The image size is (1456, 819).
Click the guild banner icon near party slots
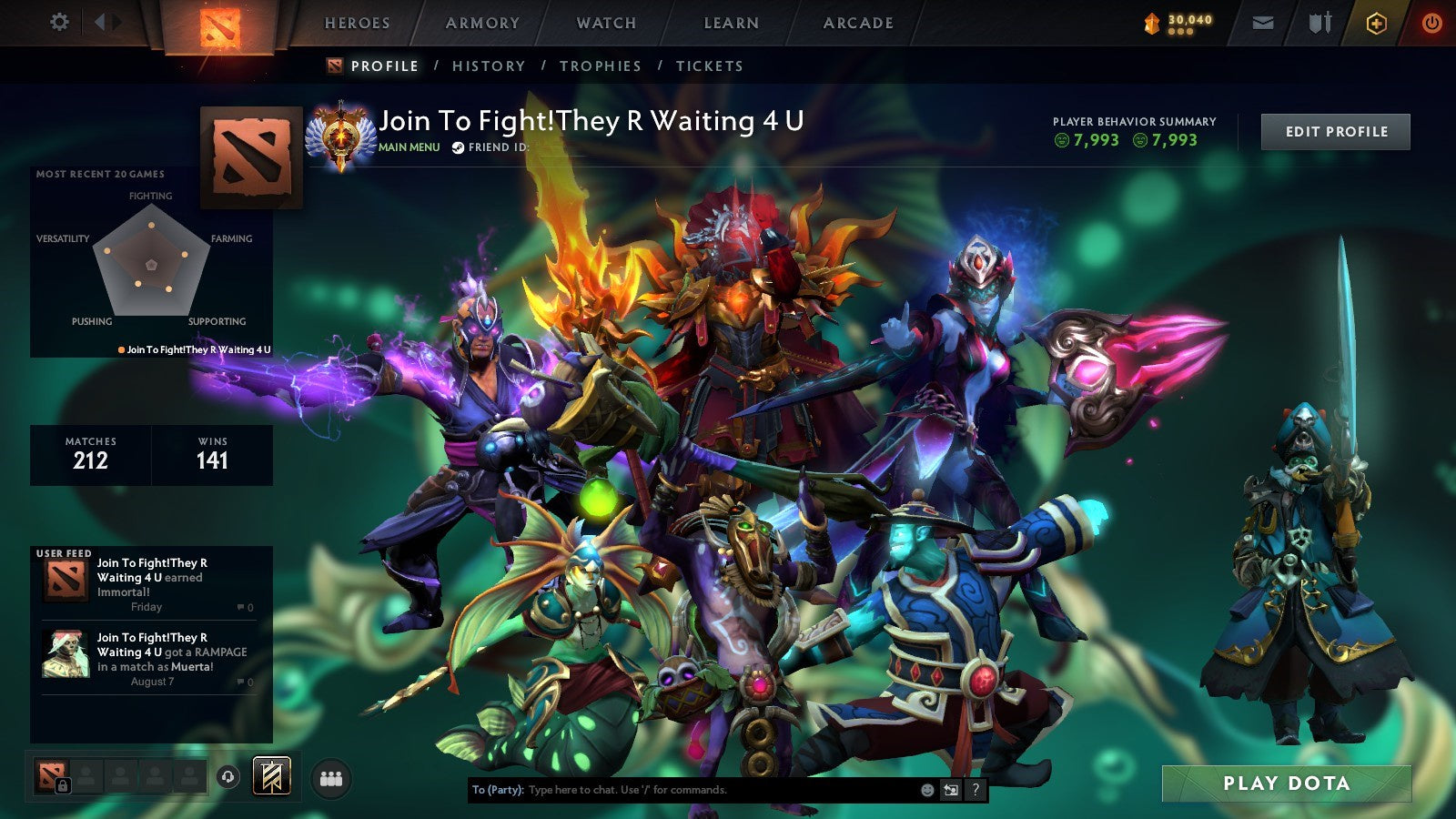coord(271,777)
